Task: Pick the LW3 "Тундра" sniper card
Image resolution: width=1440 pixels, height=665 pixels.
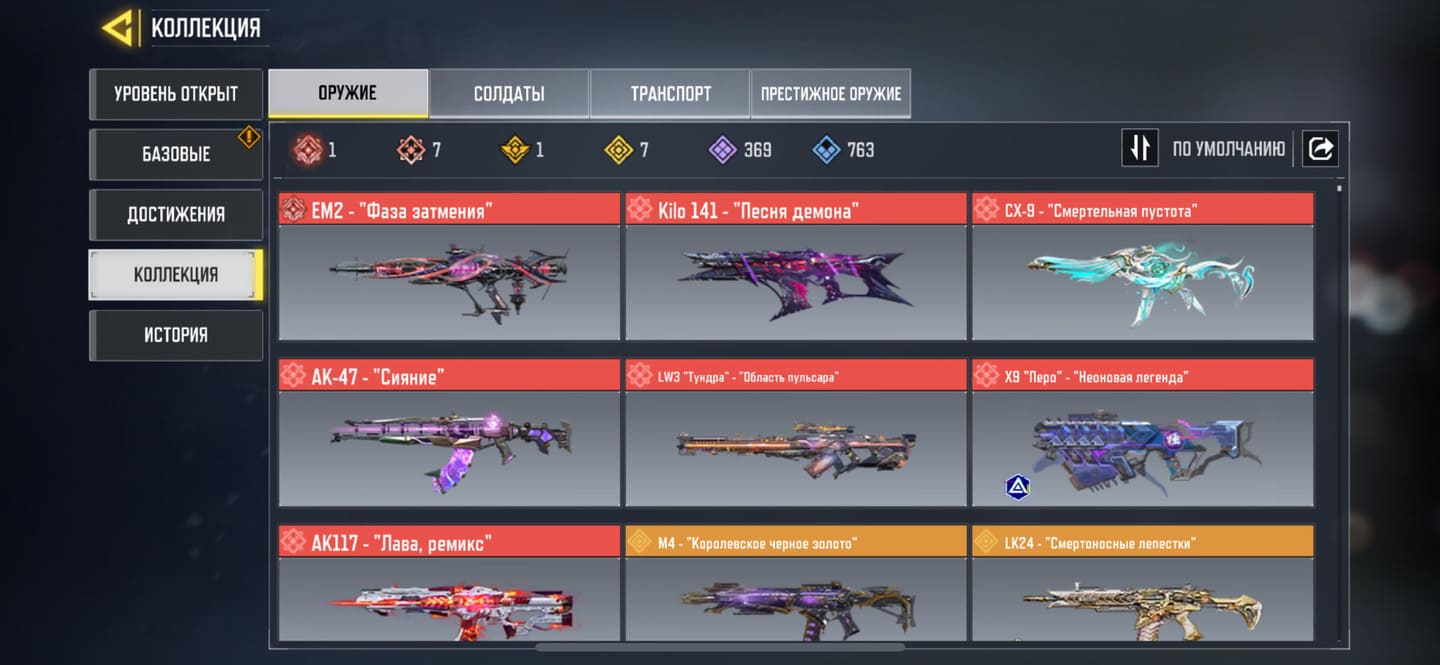Action: pyautogui.click(x=795, y=435)
